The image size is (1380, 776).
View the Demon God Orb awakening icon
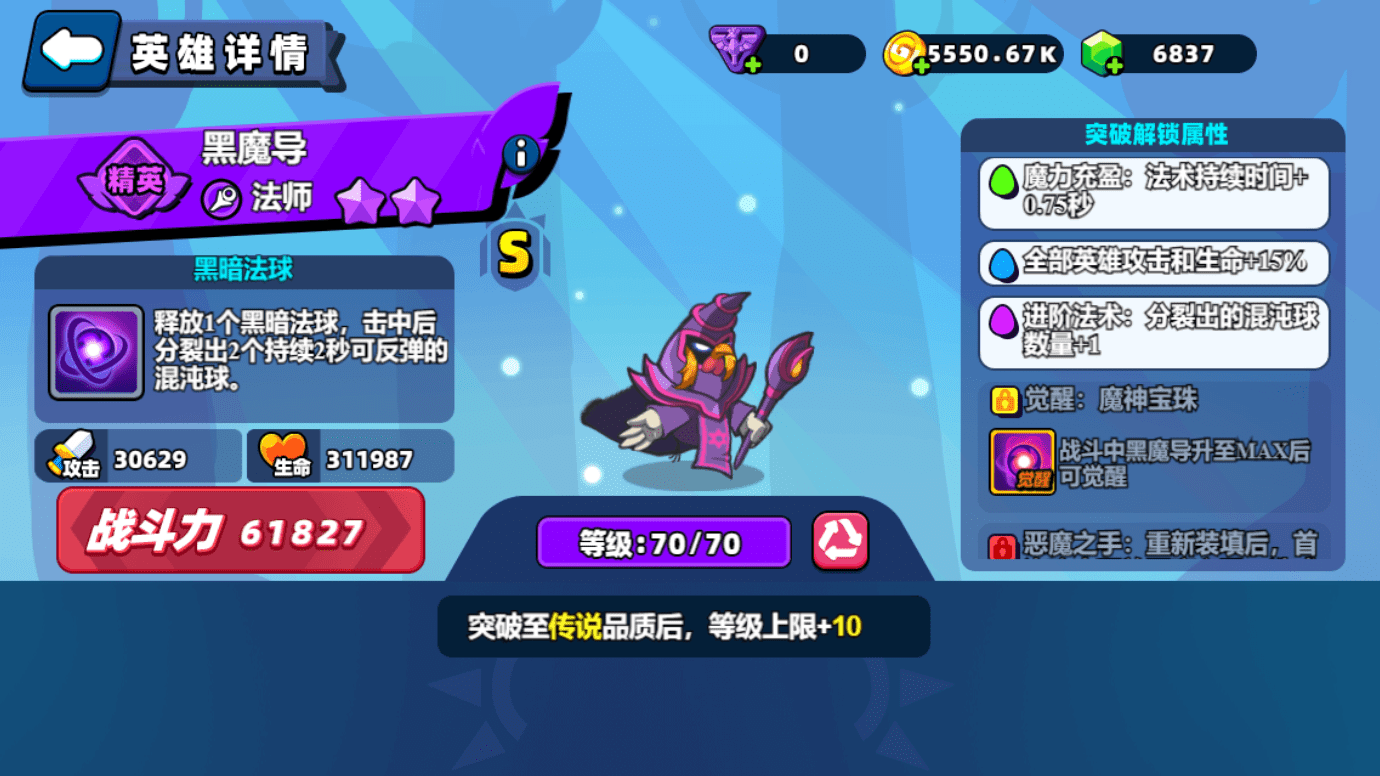tap(1022, 461)
